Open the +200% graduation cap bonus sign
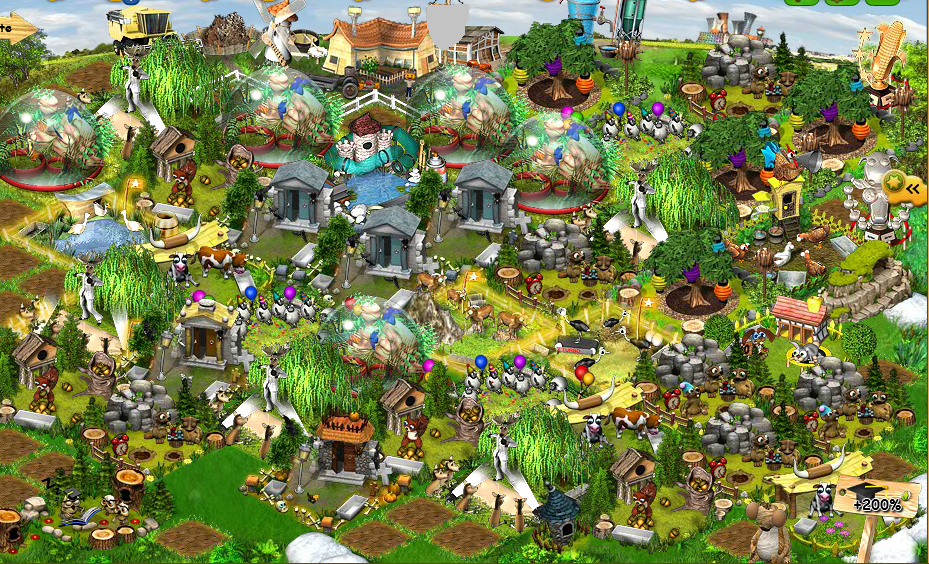 [877, 500]
